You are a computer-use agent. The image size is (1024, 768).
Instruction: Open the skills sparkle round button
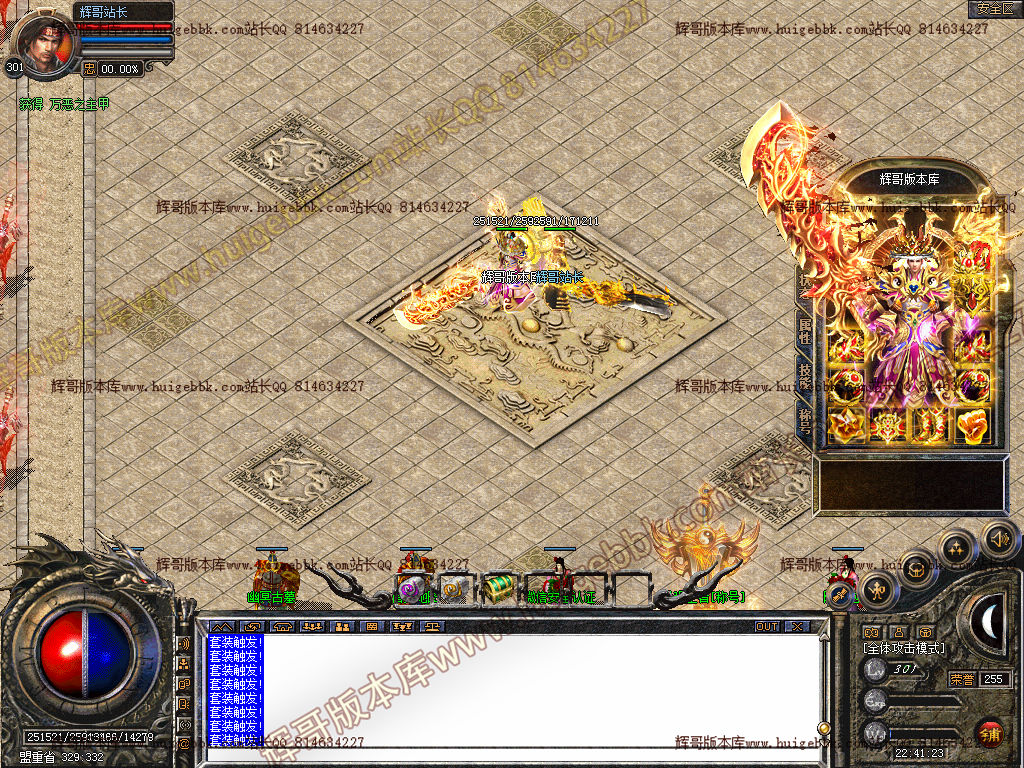pyautogui.click(x=957, y=548)
